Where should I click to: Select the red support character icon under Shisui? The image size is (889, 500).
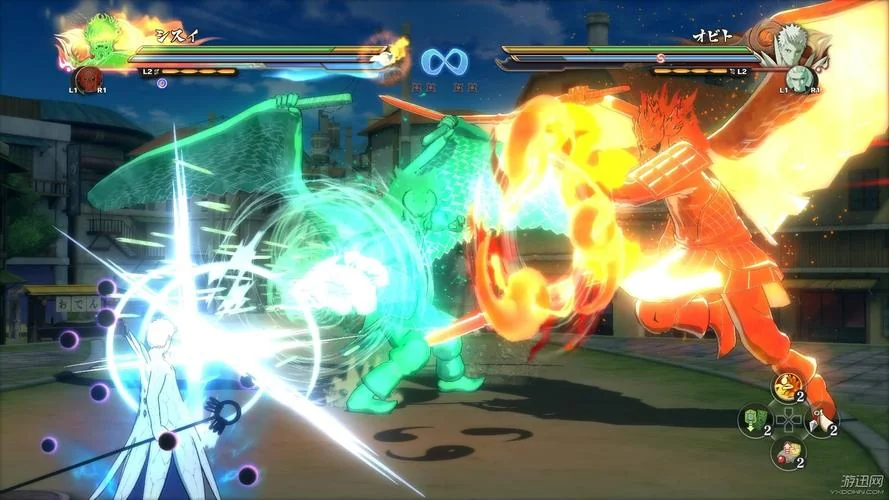(88, 79)
